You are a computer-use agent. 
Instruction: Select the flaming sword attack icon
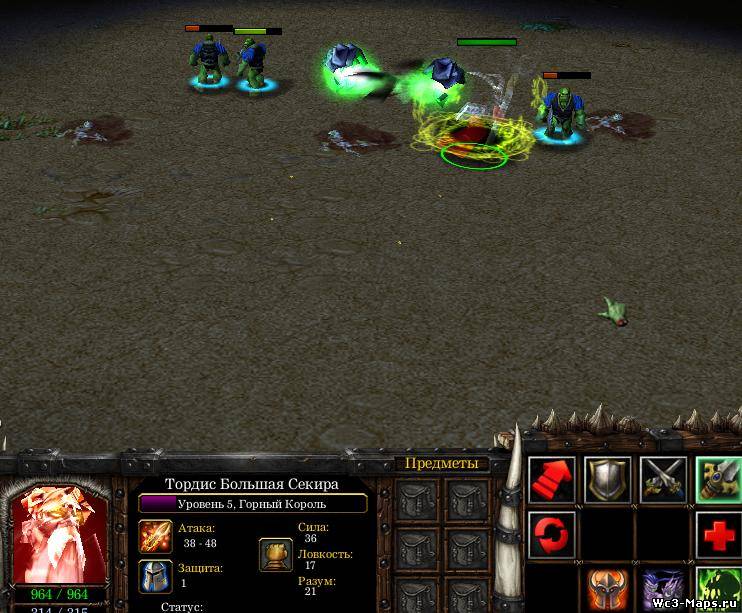(155, 537)
